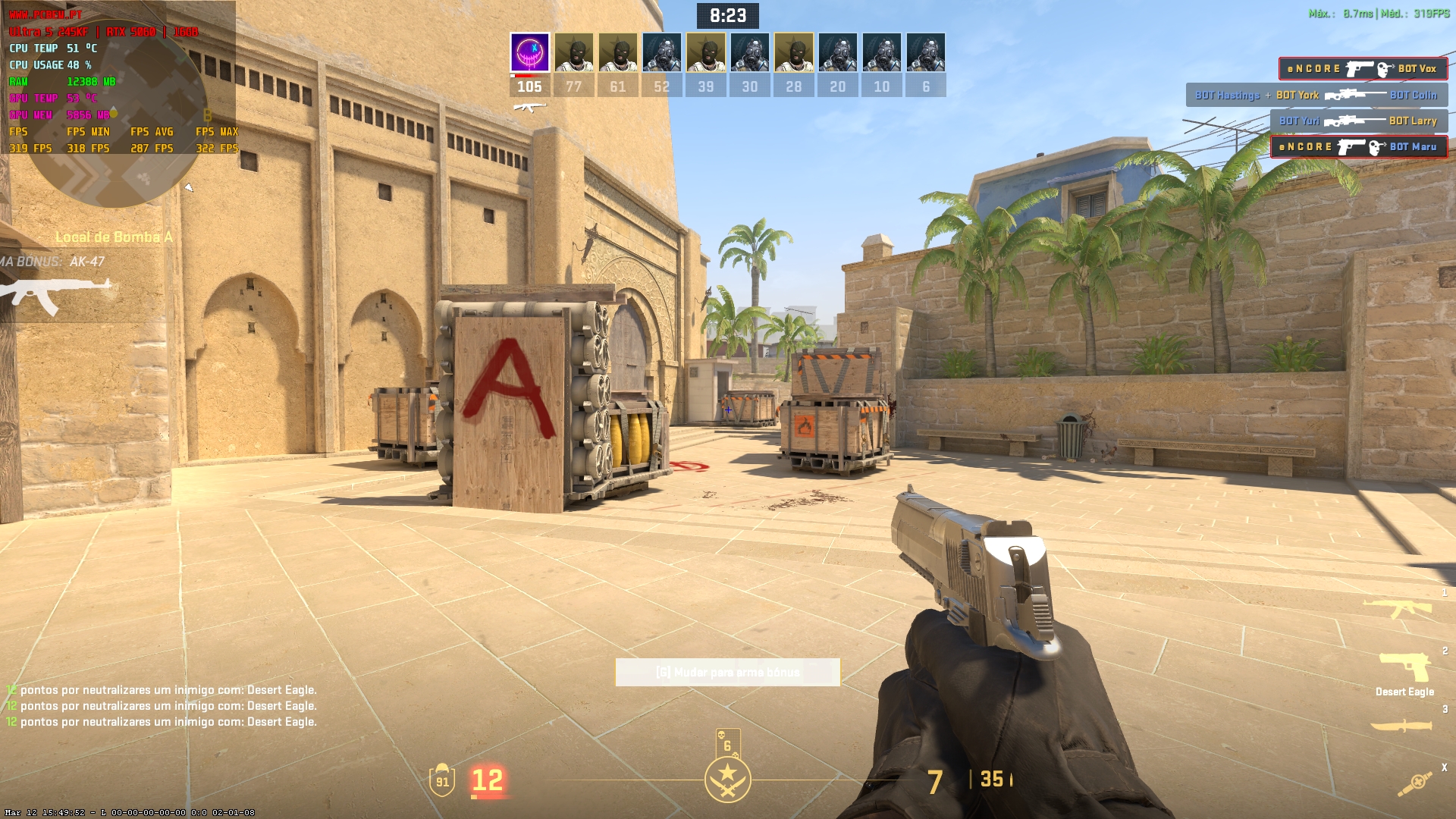
Task: Select the healthshot injector slot
Action: click(x=1415, y=783)
